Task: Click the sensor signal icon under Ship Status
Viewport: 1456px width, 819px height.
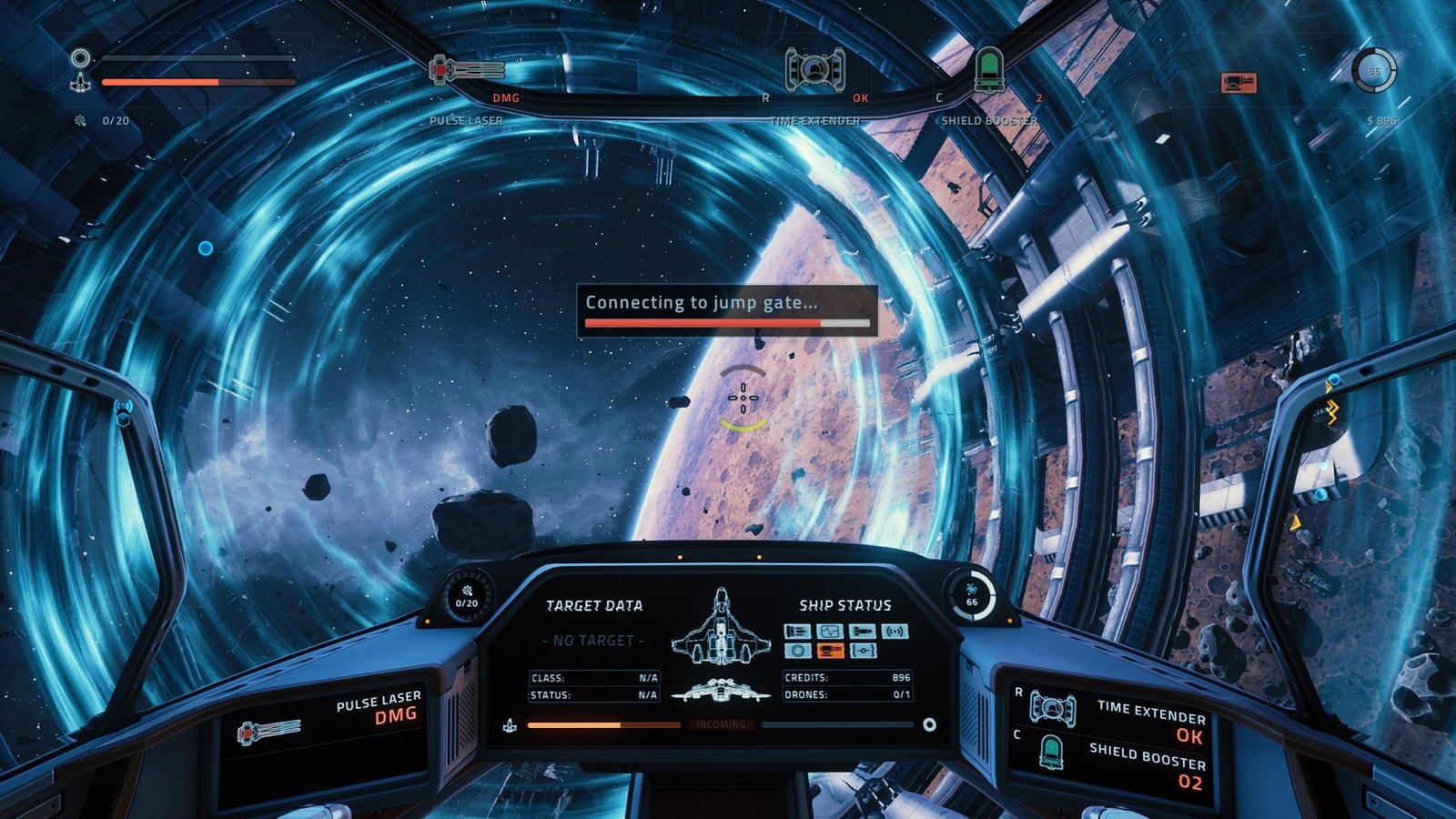Action: pos(895,631)
